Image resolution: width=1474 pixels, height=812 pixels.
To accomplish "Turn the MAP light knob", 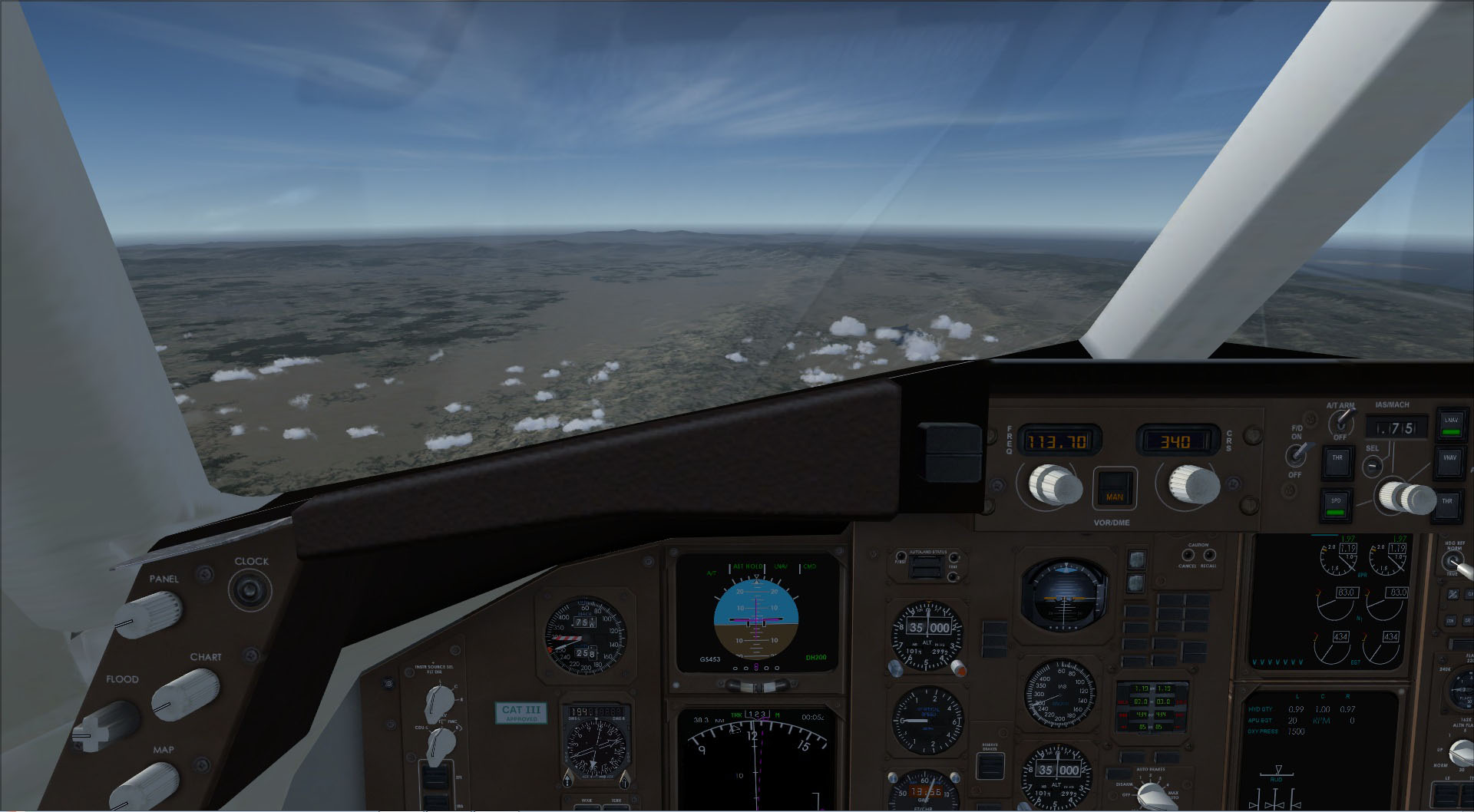I will [x=145, y=788].
